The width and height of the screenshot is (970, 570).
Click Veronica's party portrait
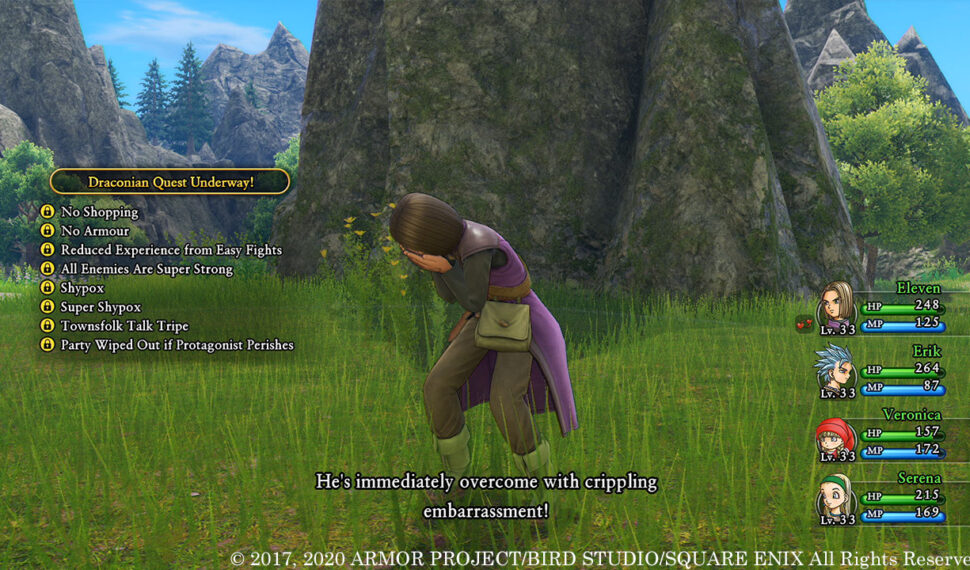click(x=834, y=436)
